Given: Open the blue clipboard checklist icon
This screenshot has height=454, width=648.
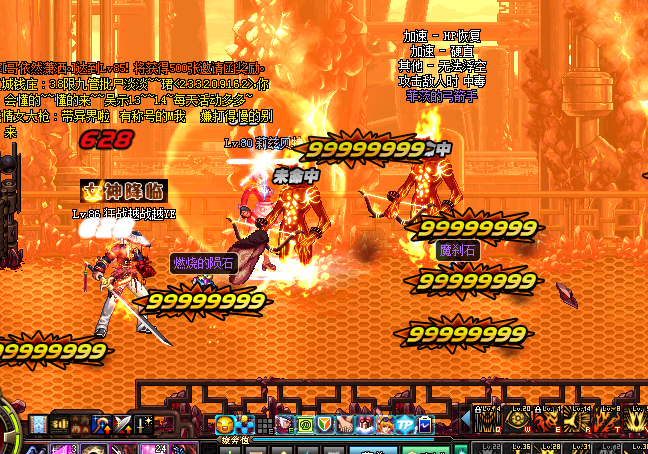Looking at the screenshot, I should click(x=424, y=425).
